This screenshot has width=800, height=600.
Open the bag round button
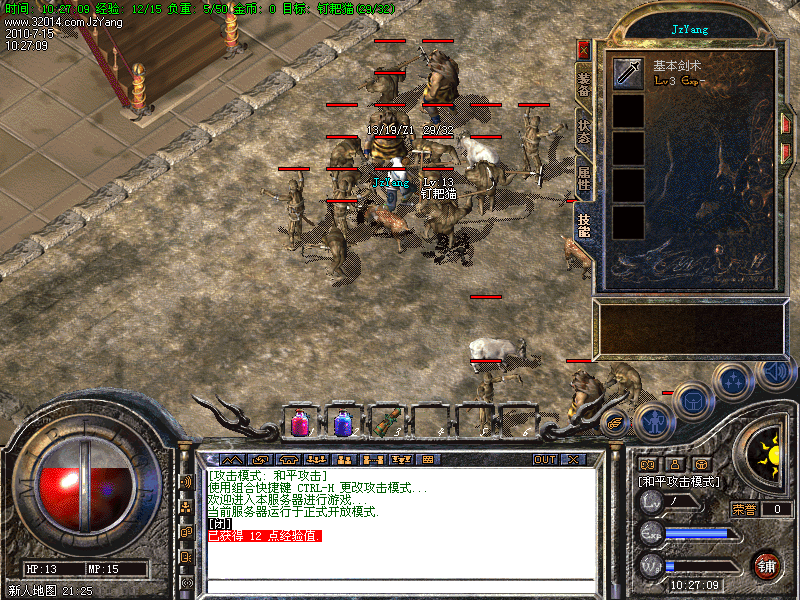[692, 400]
